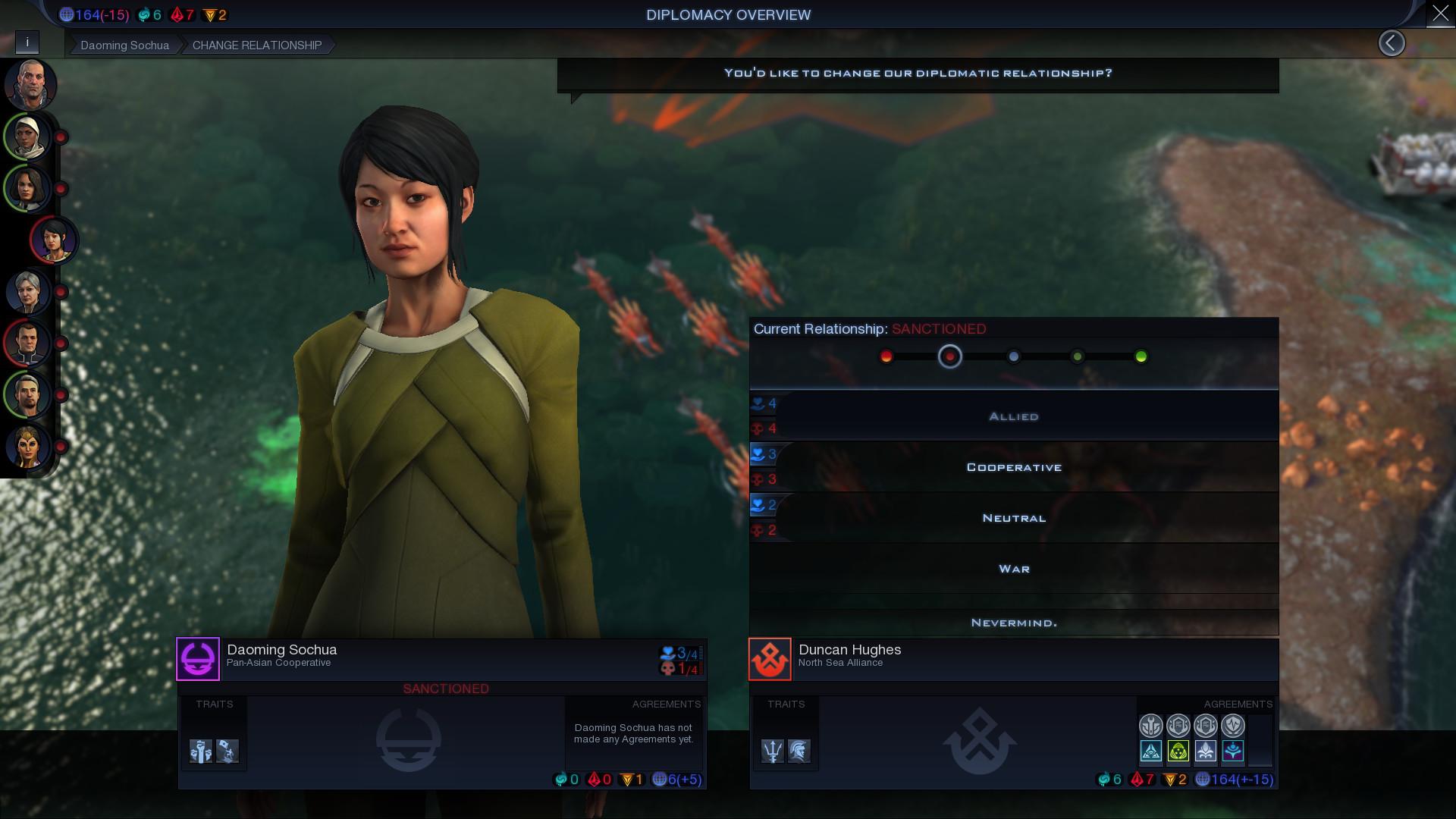Click the back arrow in the top right
The image size is (1456, 819).
pyautogui.click(x=1392, y=43)
